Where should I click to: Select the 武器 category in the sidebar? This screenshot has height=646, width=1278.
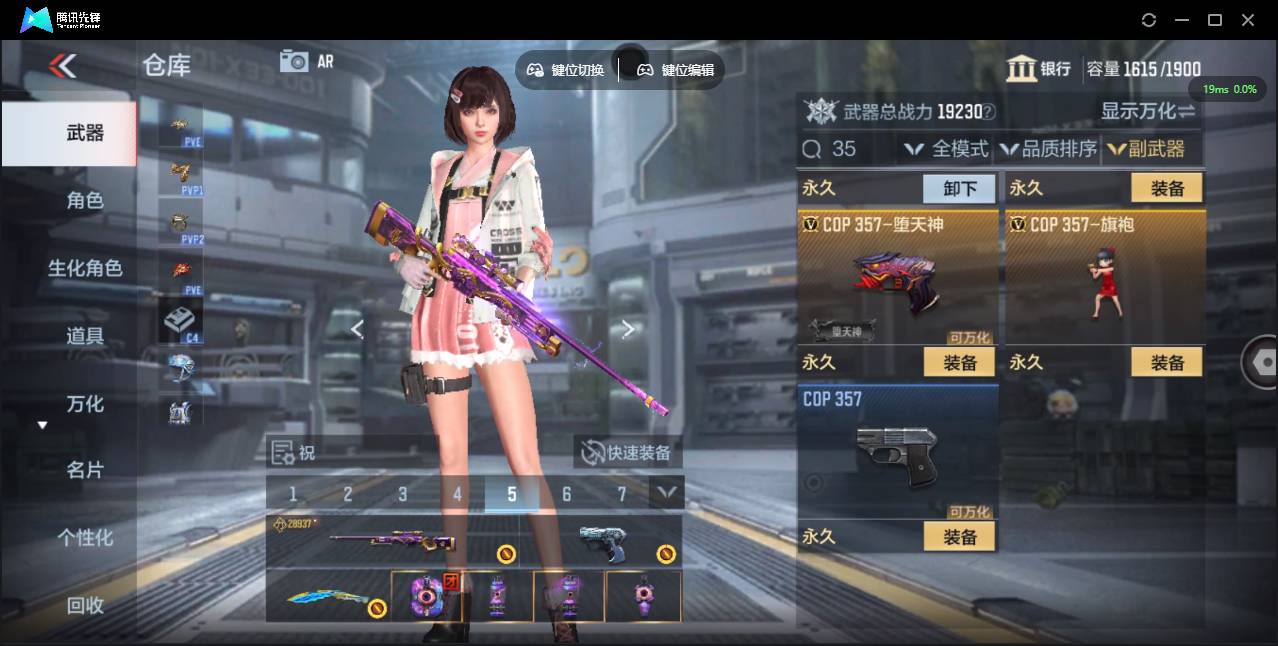pyautogui.click(x=84, y=133)
